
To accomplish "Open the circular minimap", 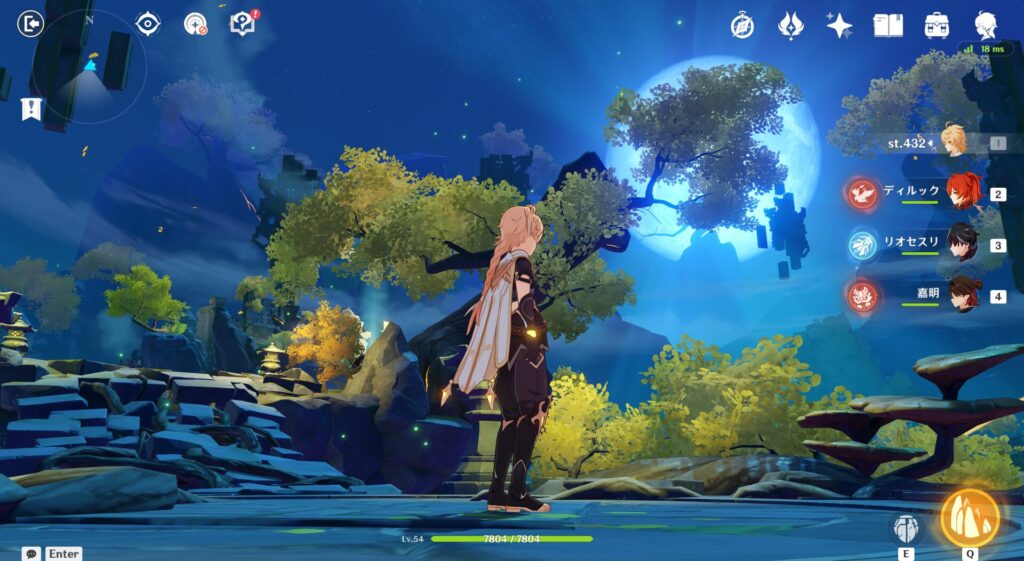I will 89,66.
